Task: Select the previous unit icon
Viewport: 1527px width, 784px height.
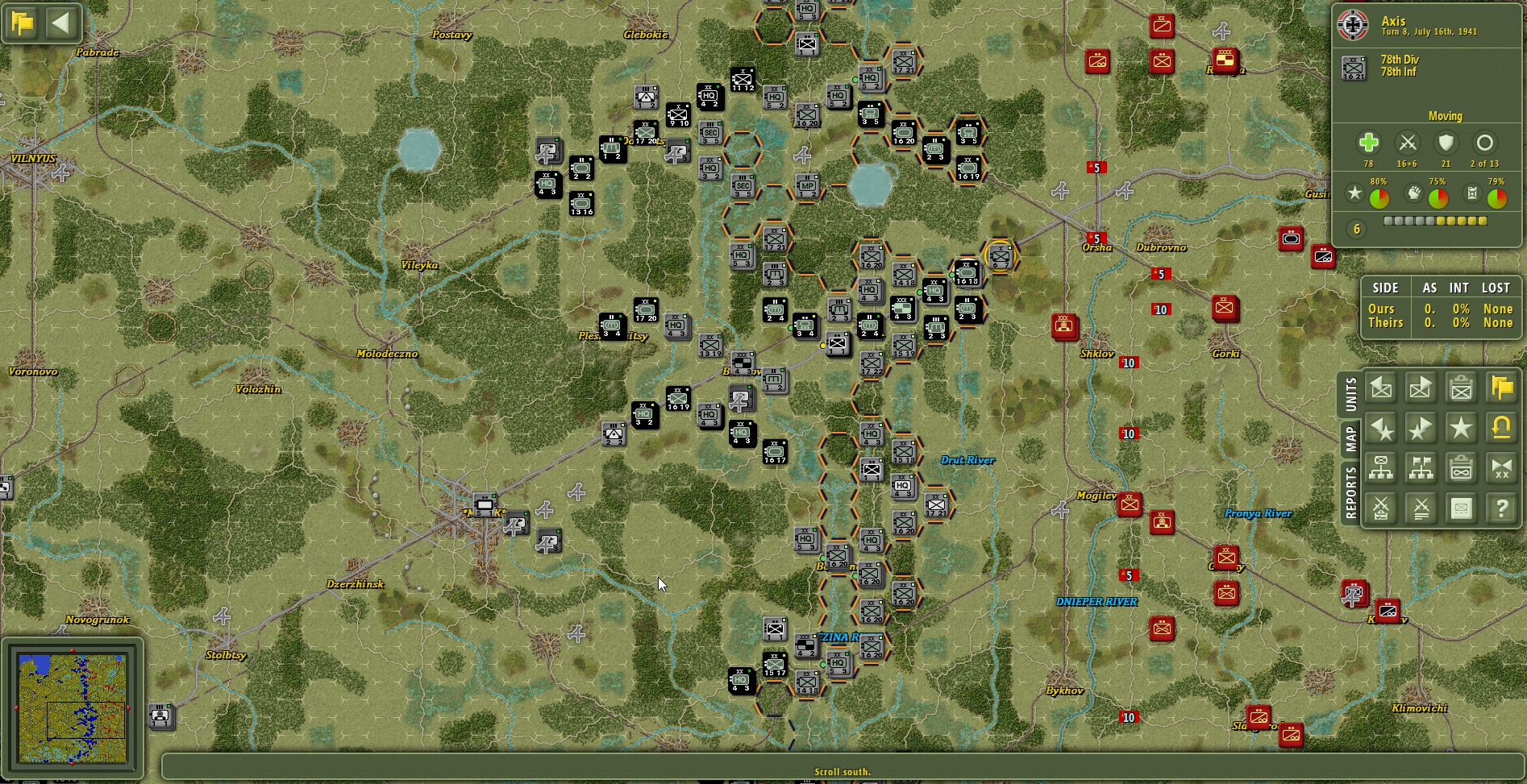Action: tap(1381, 388)
